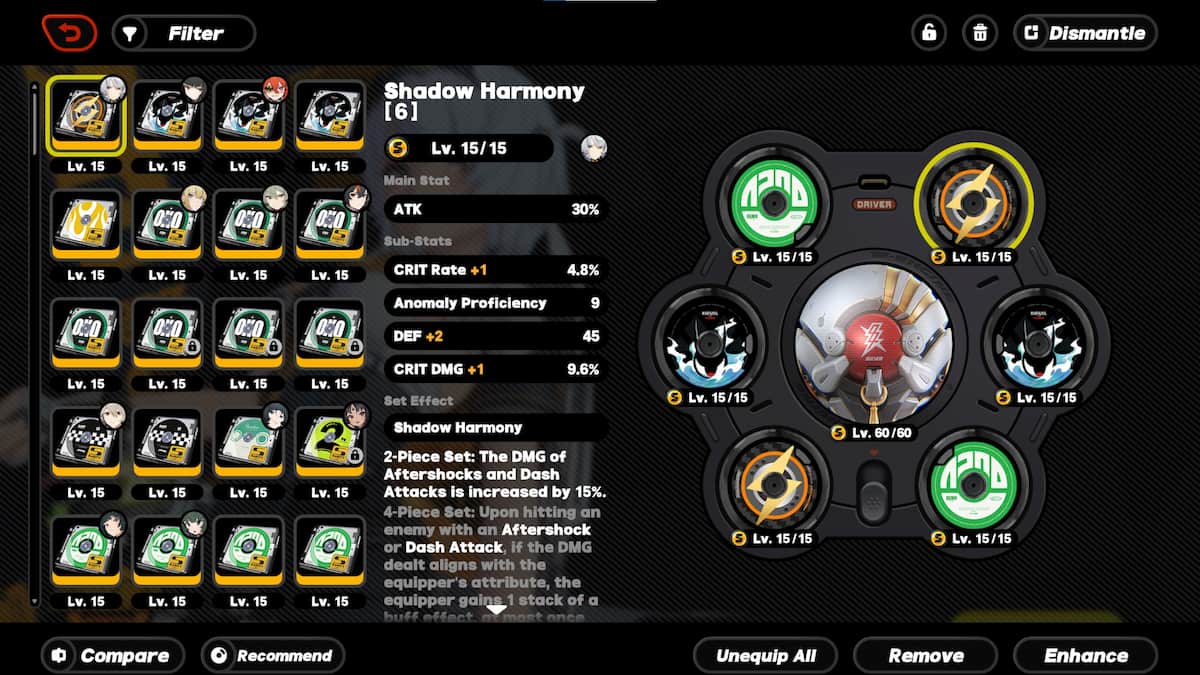Click the red back arrow button
This screenshot has width=1200, height=675.
pos(69,33)
